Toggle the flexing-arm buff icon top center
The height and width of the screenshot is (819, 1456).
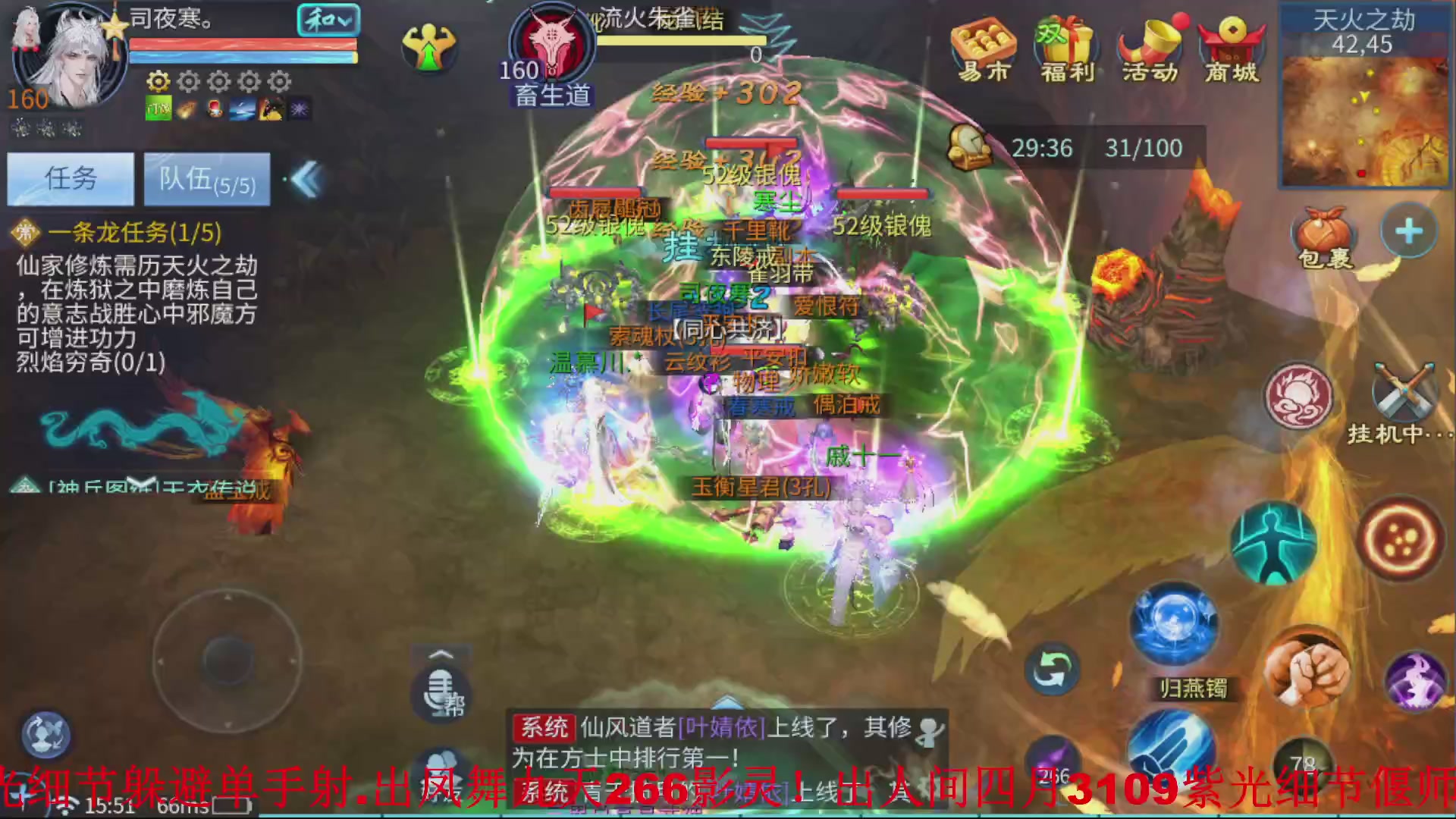coord(430,47)
